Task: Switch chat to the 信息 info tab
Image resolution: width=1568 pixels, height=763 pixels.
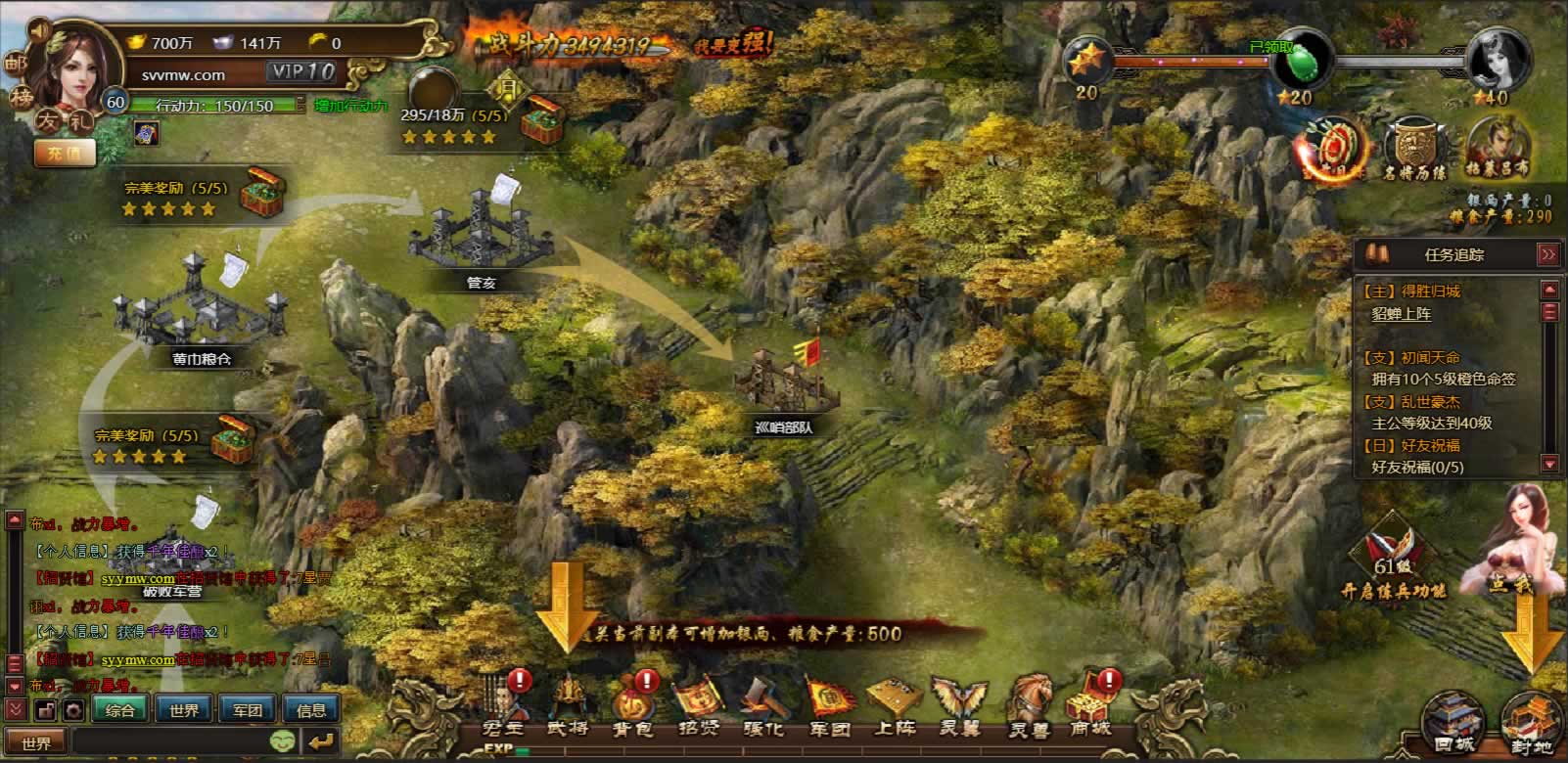Action: (311, 710)
